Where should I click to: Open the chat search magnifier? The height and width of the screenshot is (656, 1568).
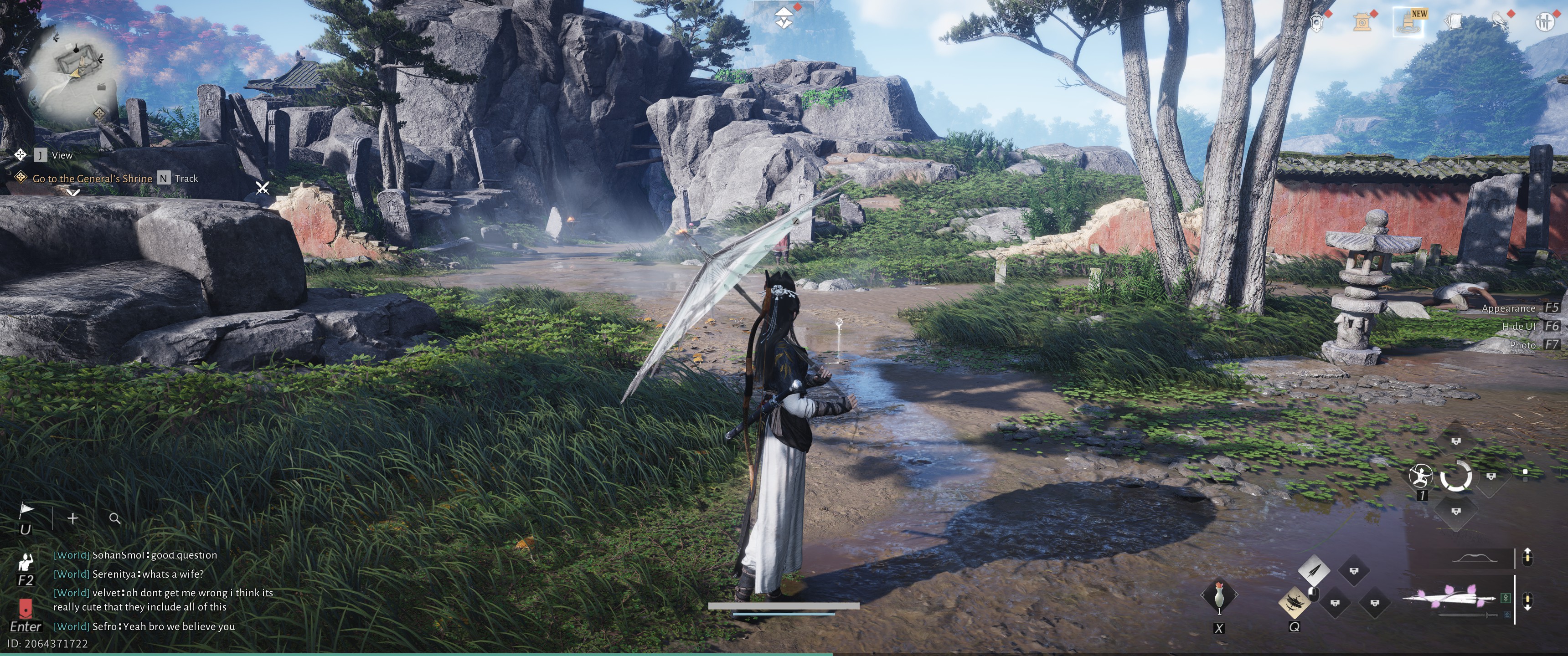pyautogui.click(x=114, y=518)
